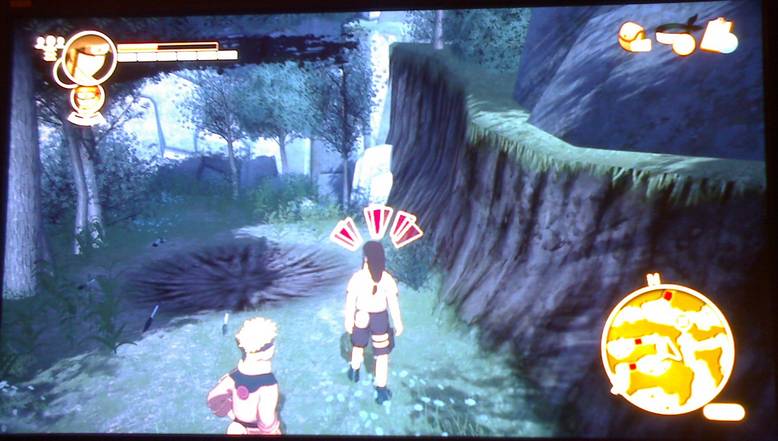Click the leftmost top-right item icon
The height and width of the screenshot is (441, 778).
click(633, 37)
